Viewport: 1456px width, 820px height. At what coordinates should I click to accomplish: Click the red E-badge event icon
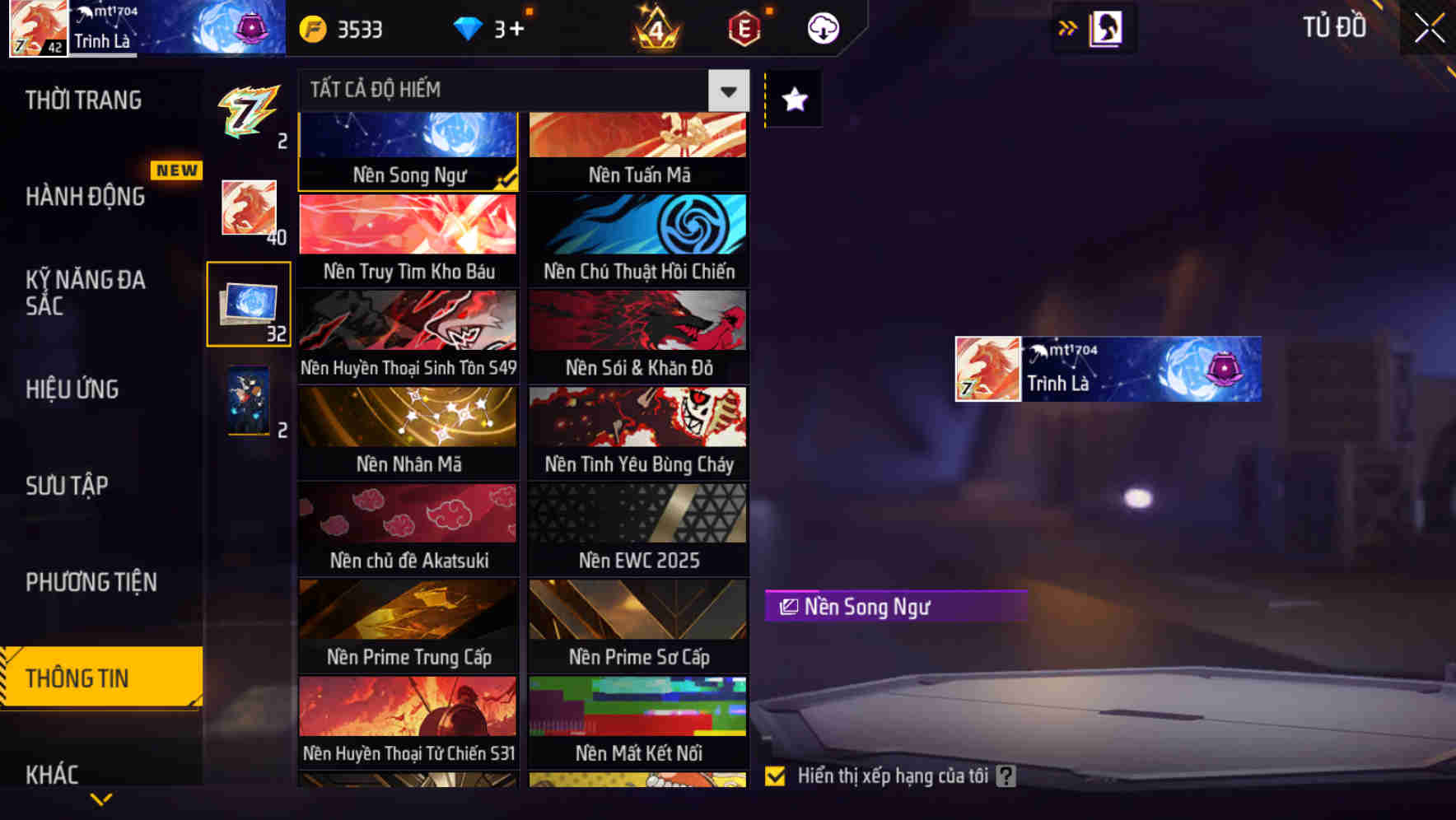pyautogui.click(x=743, y=28)
